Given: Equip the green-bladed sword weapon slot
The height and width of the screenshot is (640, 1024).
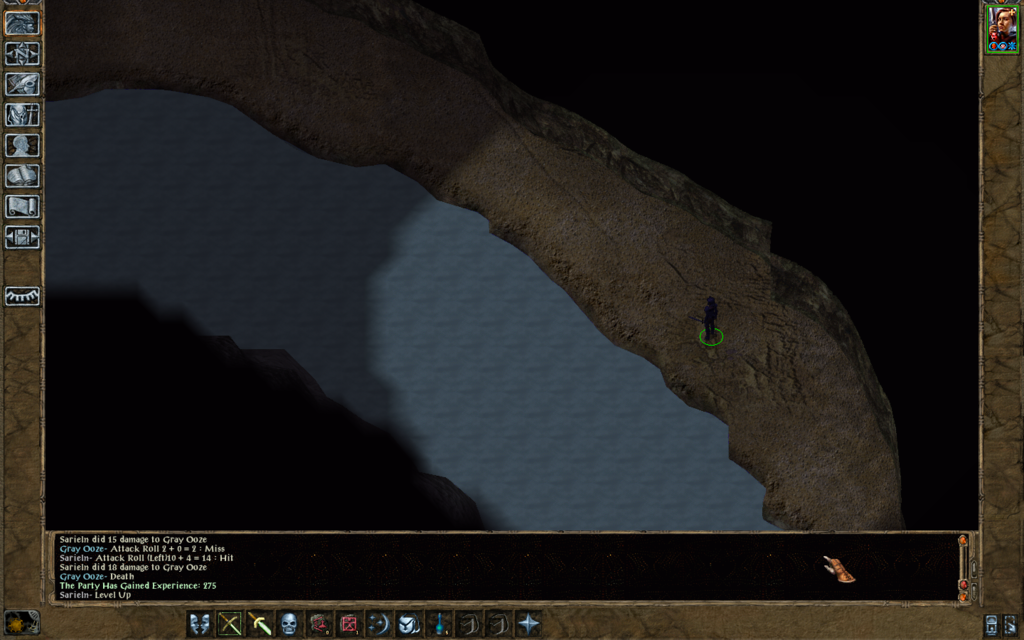Looking at the screenshot, I should pos(260,624).
